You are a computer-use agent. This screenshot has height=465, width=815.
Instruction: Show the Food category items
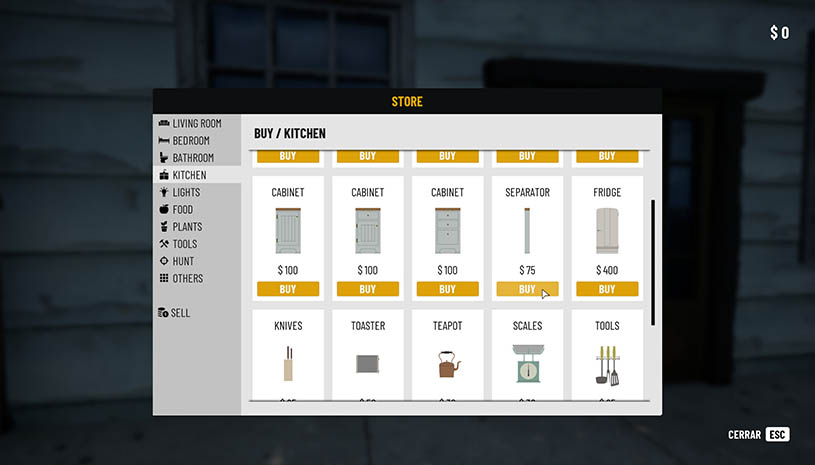point(182,209)
